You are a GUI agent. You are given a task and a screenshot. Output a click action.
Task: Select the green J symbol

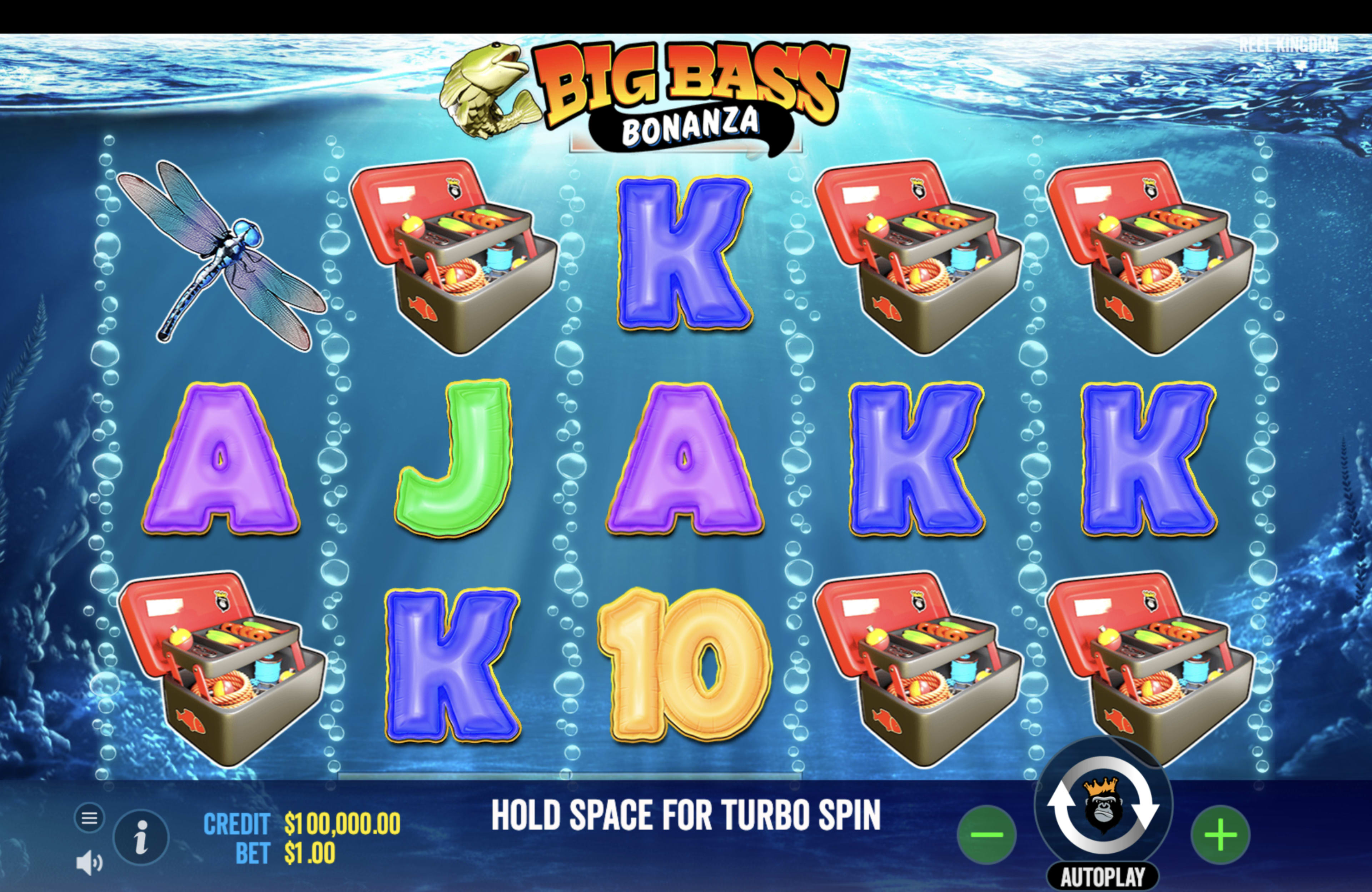pyautogui.click(x=456, y=461)
